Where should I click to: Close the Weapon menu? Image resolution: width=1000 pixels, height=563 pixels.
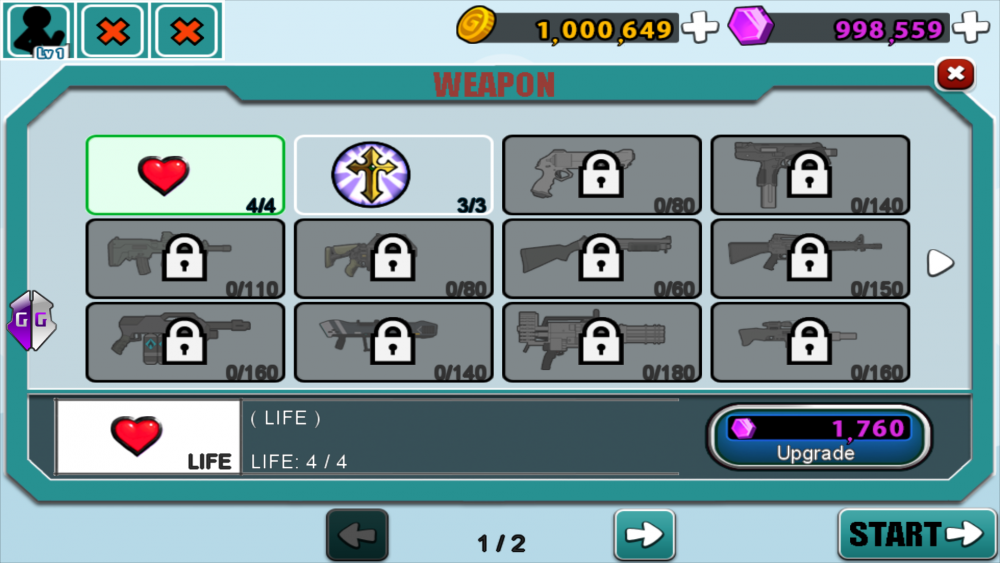(955, 74)
